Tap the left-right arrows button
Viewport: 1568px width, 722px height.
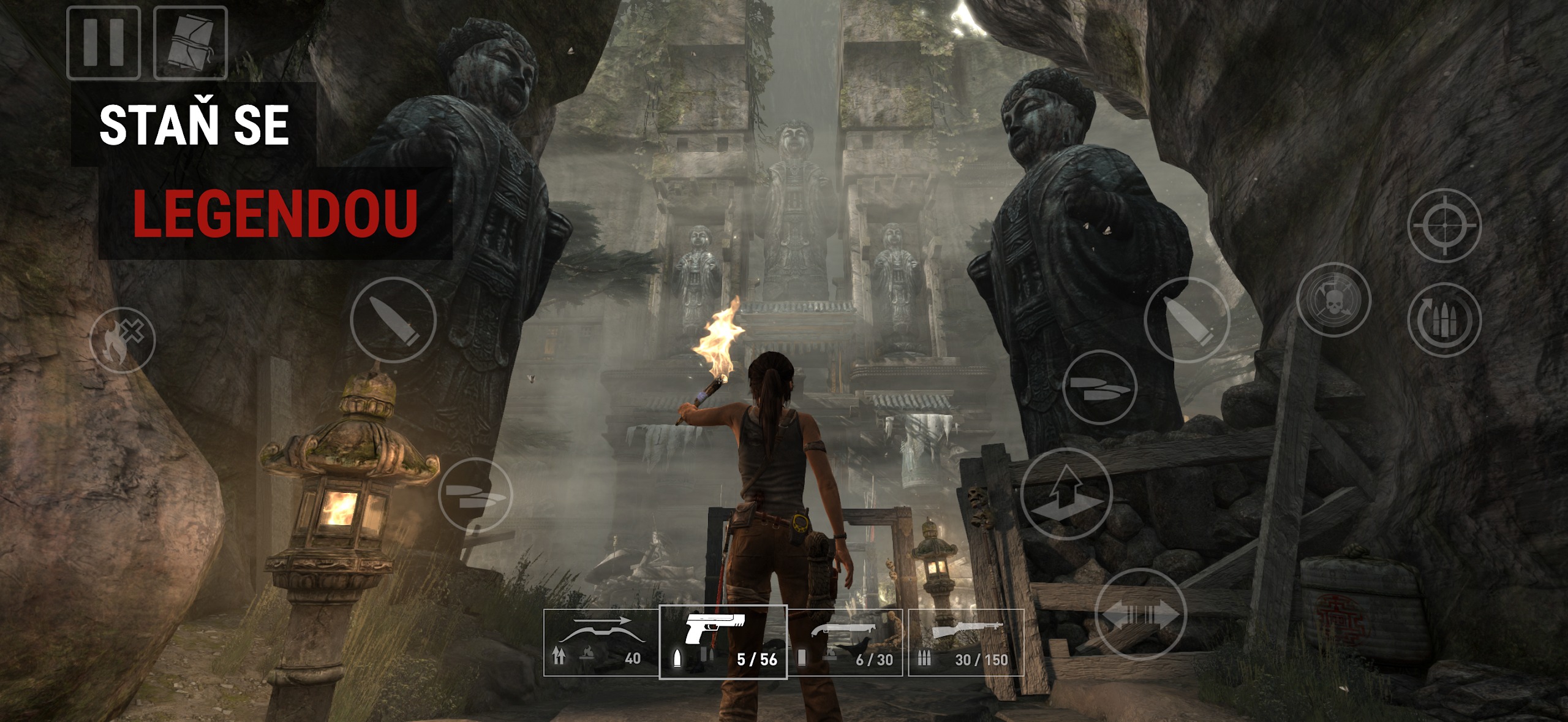coord(1140,614)
